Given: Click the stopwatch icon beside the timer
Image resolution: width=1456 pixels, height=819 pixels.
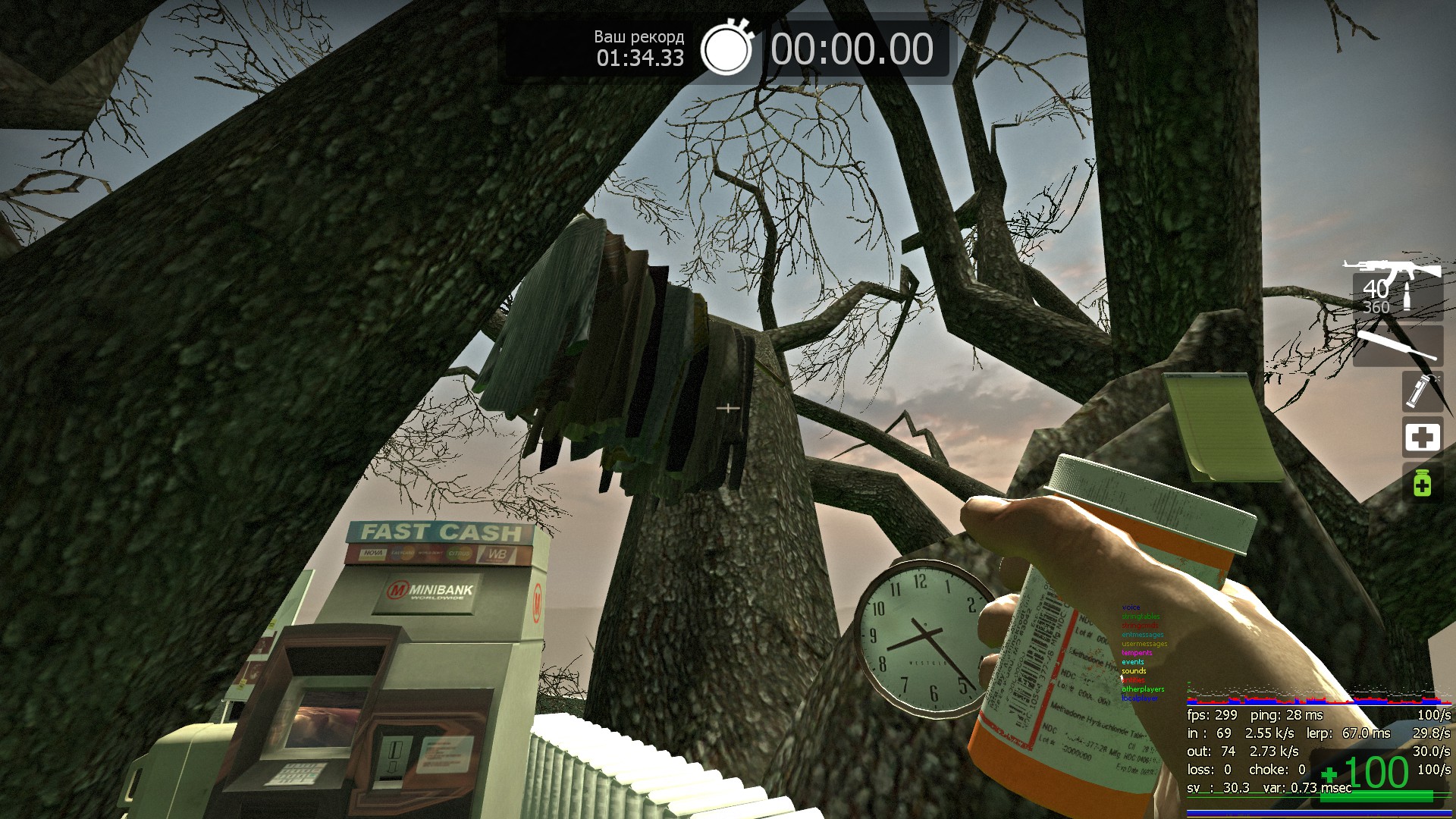Looking at the screenshot, I should coord(726,49).
